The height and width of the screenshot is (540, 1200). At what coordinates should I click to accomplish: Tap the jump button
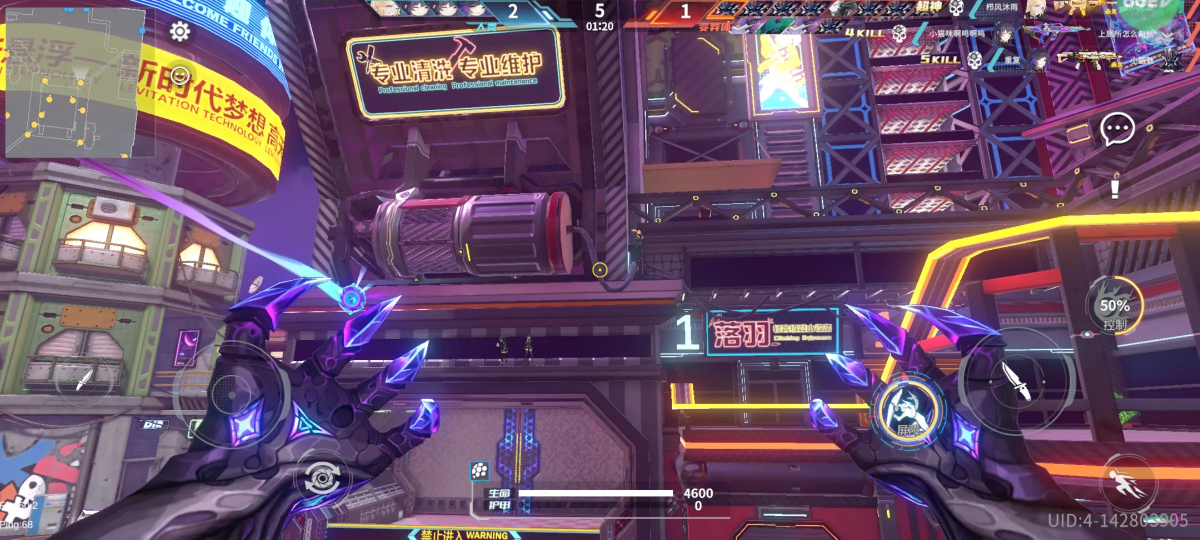tap(1126, 484)
